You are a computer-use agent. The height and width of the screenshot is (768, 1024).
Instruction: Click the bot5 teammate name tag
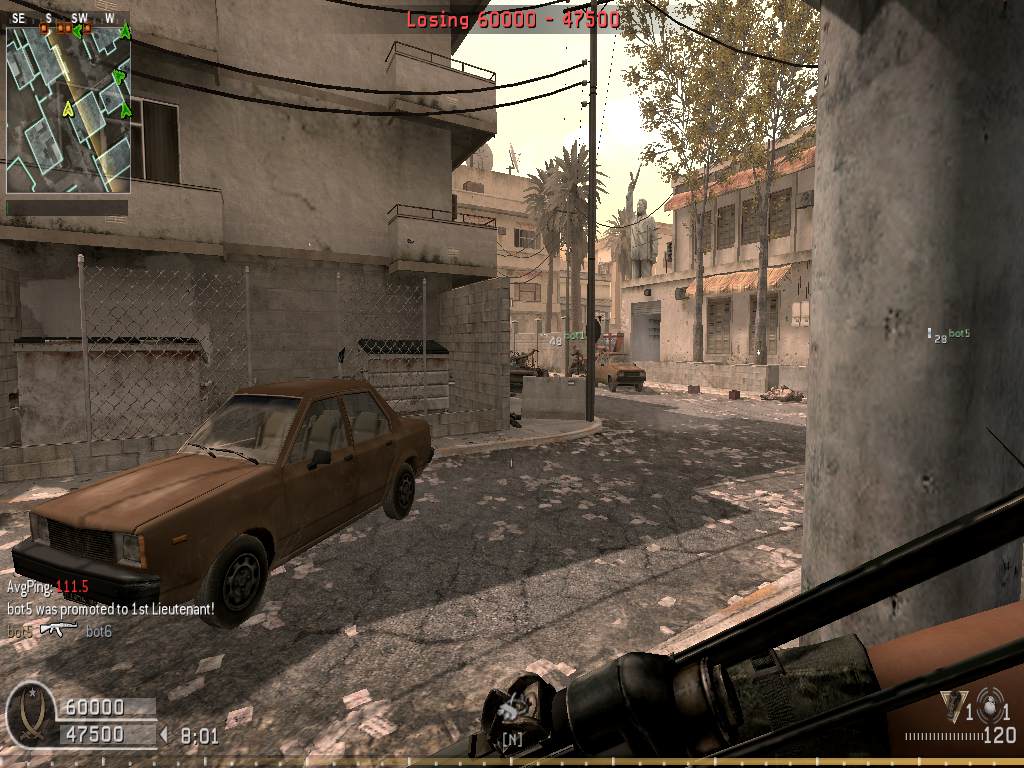pyautogui.click(x=959, y=334)
